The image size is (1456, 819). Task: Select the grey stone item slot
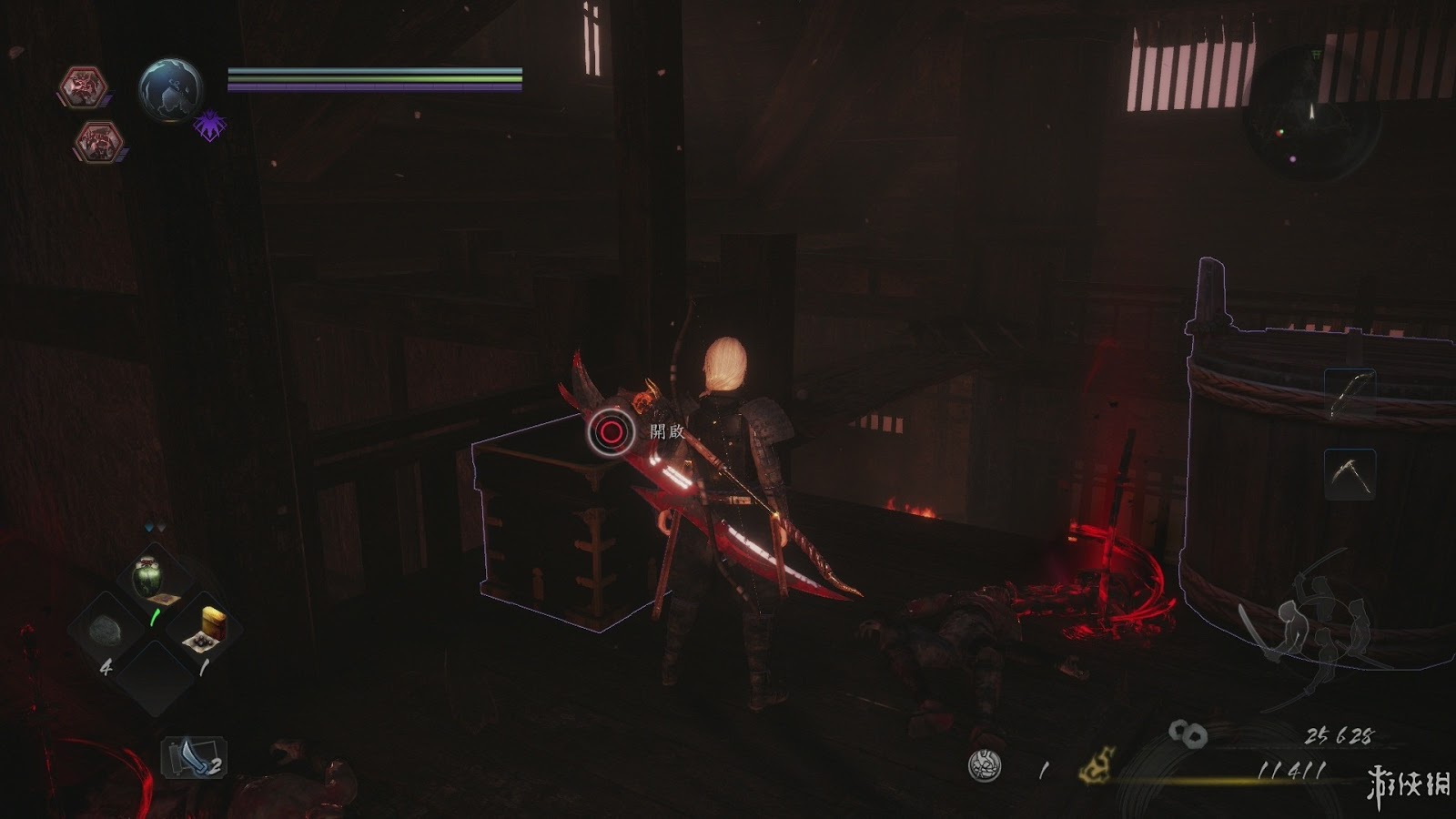tap(106, 630)
